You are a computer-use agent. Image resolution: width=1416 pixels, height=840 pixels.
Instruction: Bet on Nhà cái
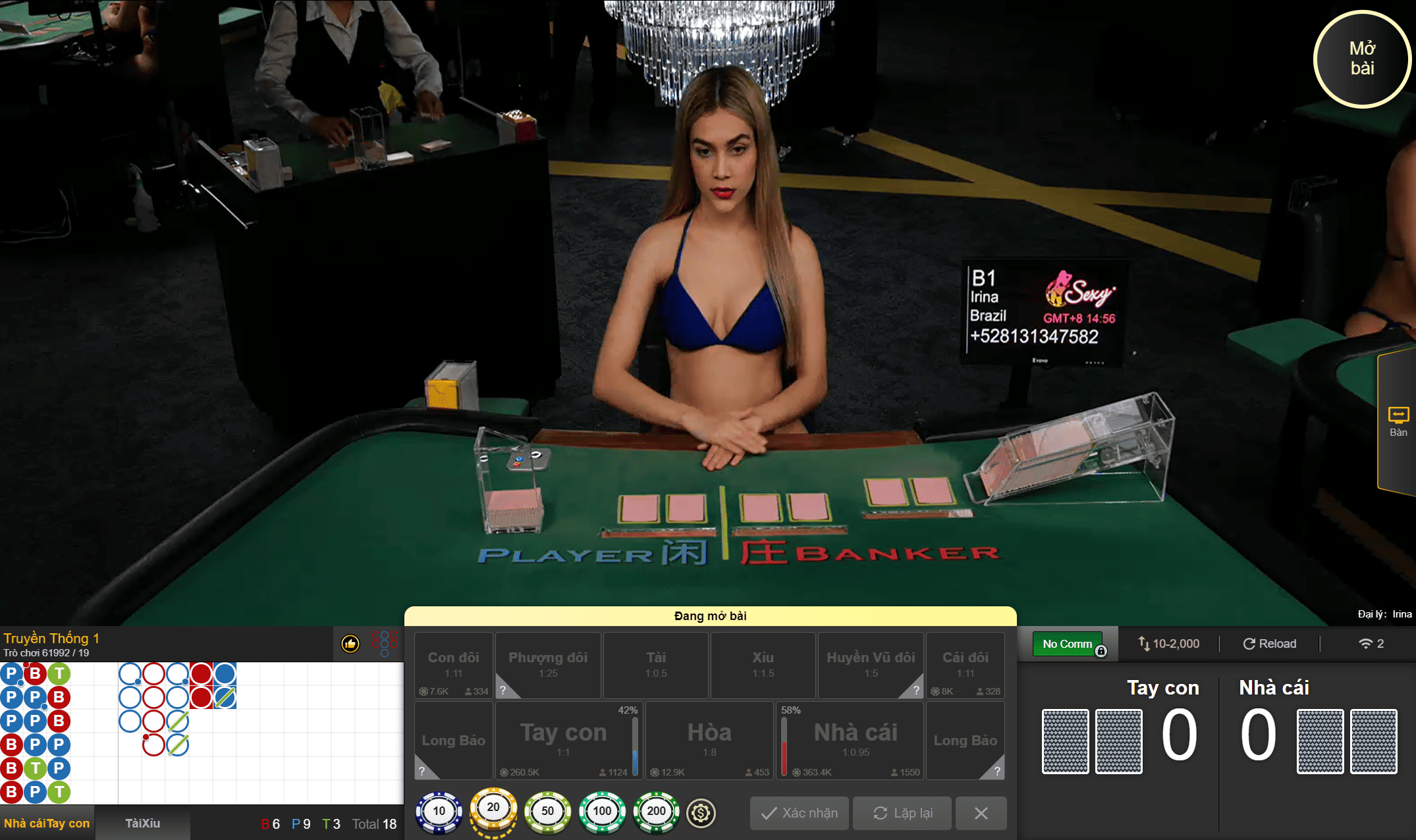pyautogui.click(x=856, y=740)
